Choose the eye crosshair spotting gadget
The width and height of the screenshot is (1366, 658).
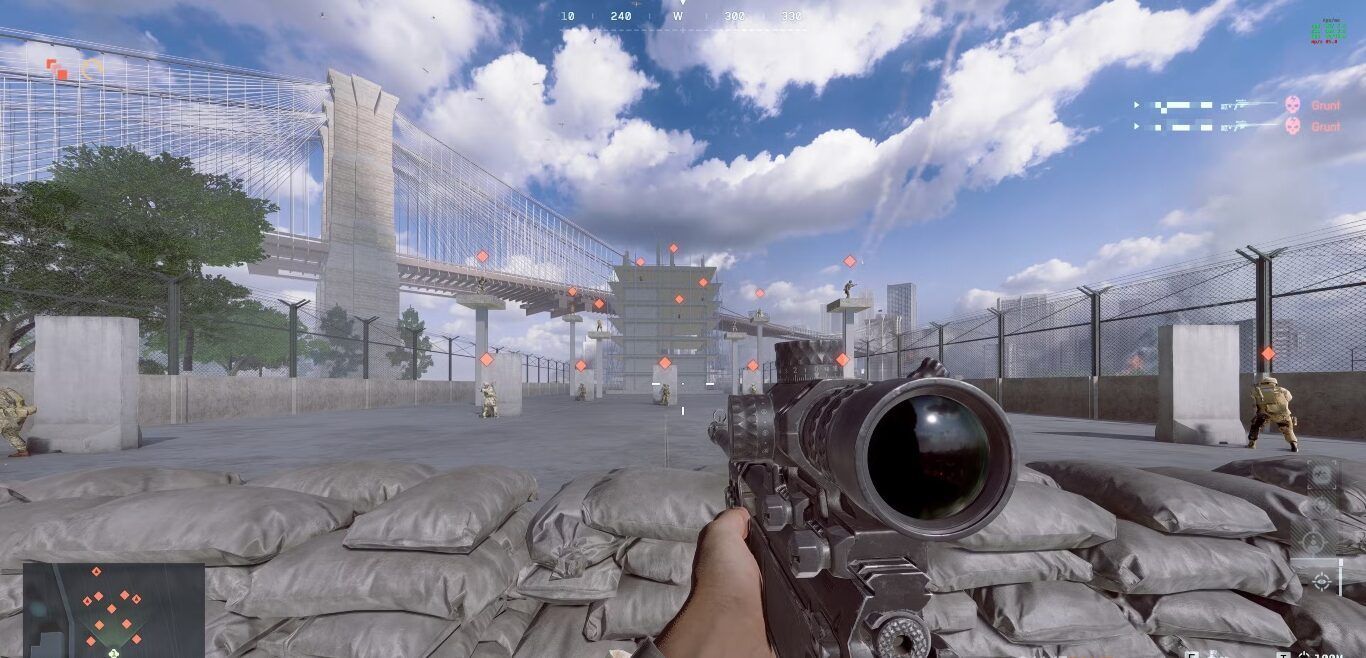pos(1321,581)
